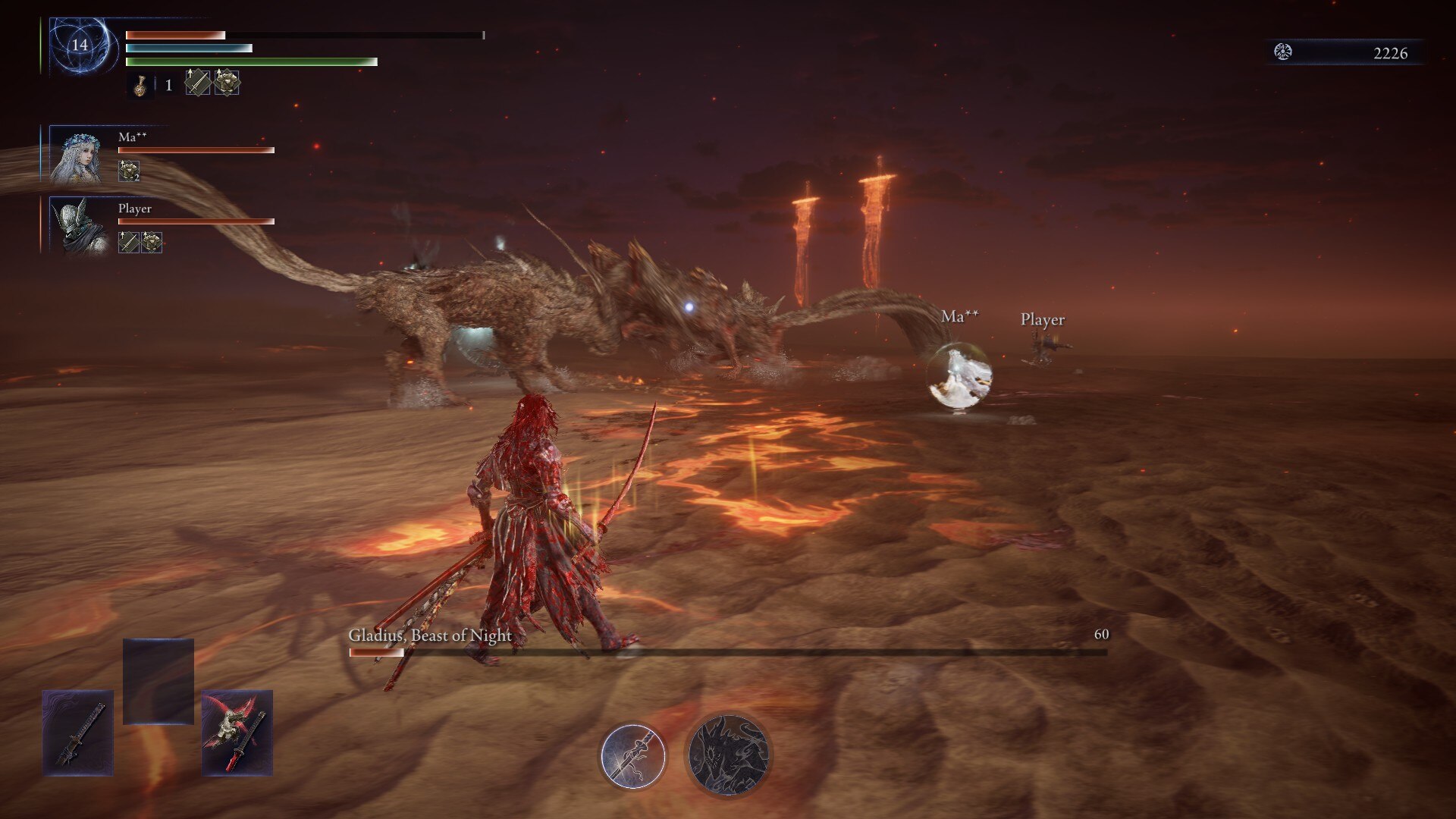This screenshot has height=819, width=1456.
Task: Trigger the beast ultimate art icon
Action: pyautogui.click(x=728, y=755)
